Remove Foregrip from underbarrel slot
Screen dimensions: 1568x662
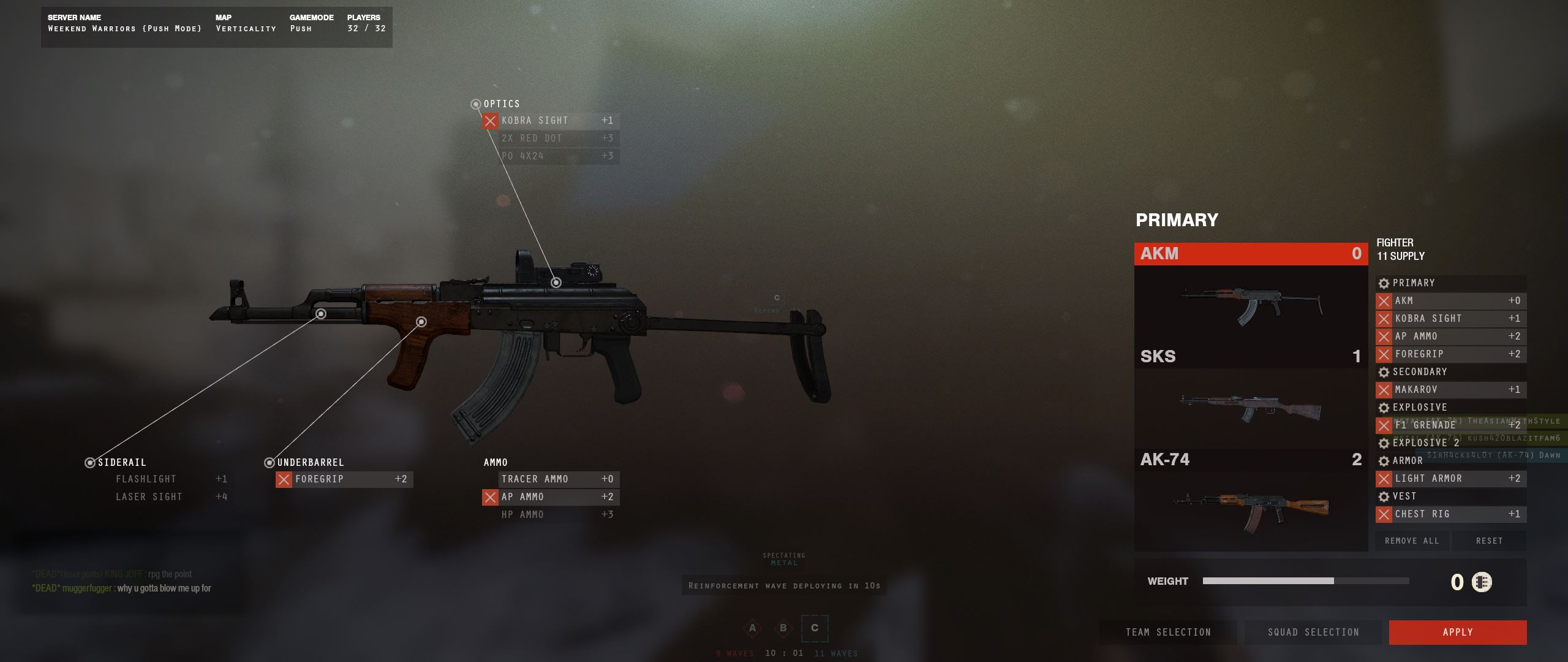[x=284, y=479]
